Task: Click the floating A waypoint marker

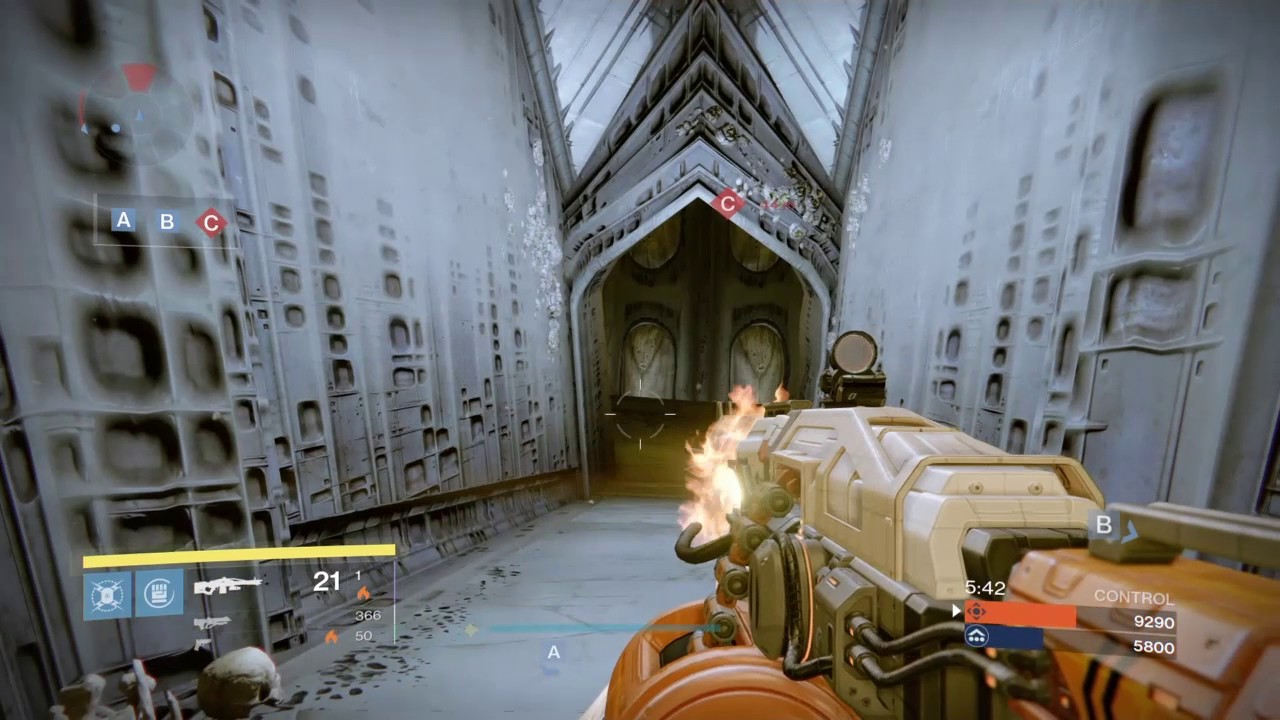Action: (553, 653)
